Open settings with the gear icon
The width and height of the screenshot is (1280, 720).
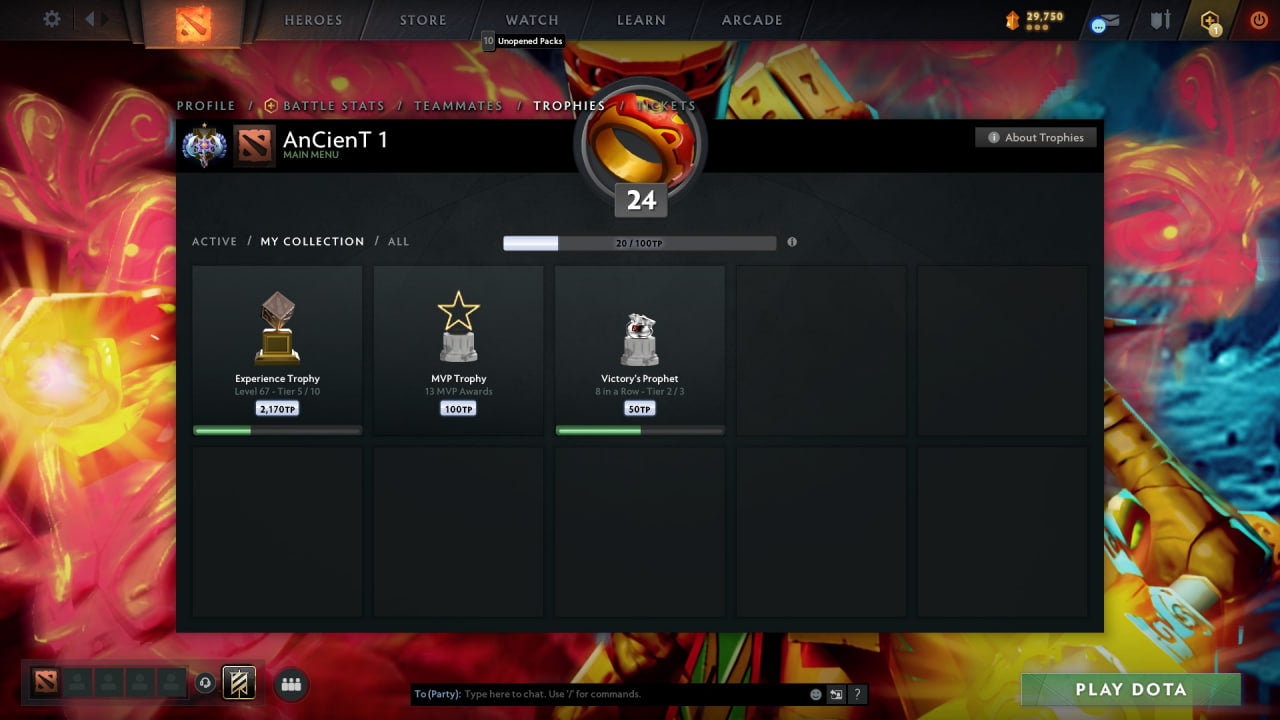click(51, 19)
